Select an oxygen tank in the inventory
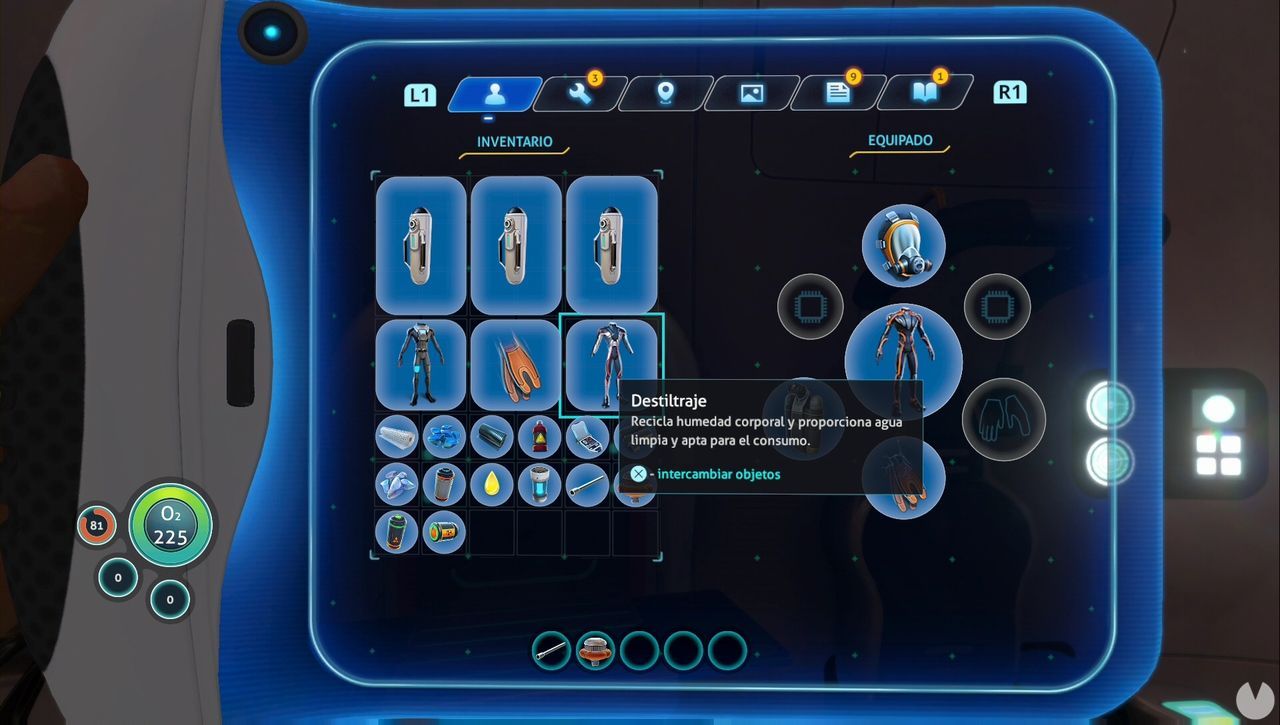 [420, 245]
